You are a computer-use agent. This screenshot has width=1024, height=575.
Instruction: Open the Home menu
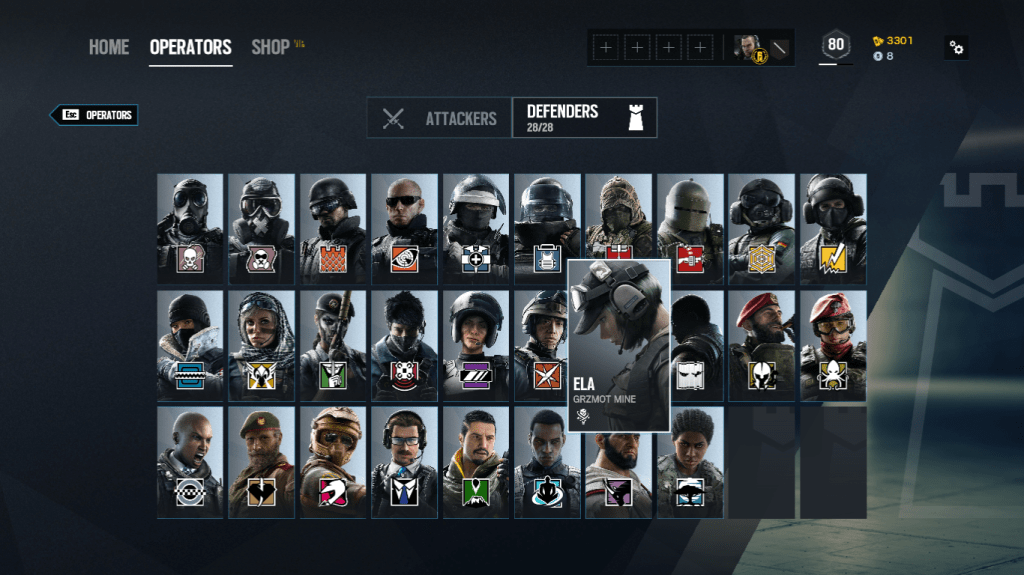108,47
